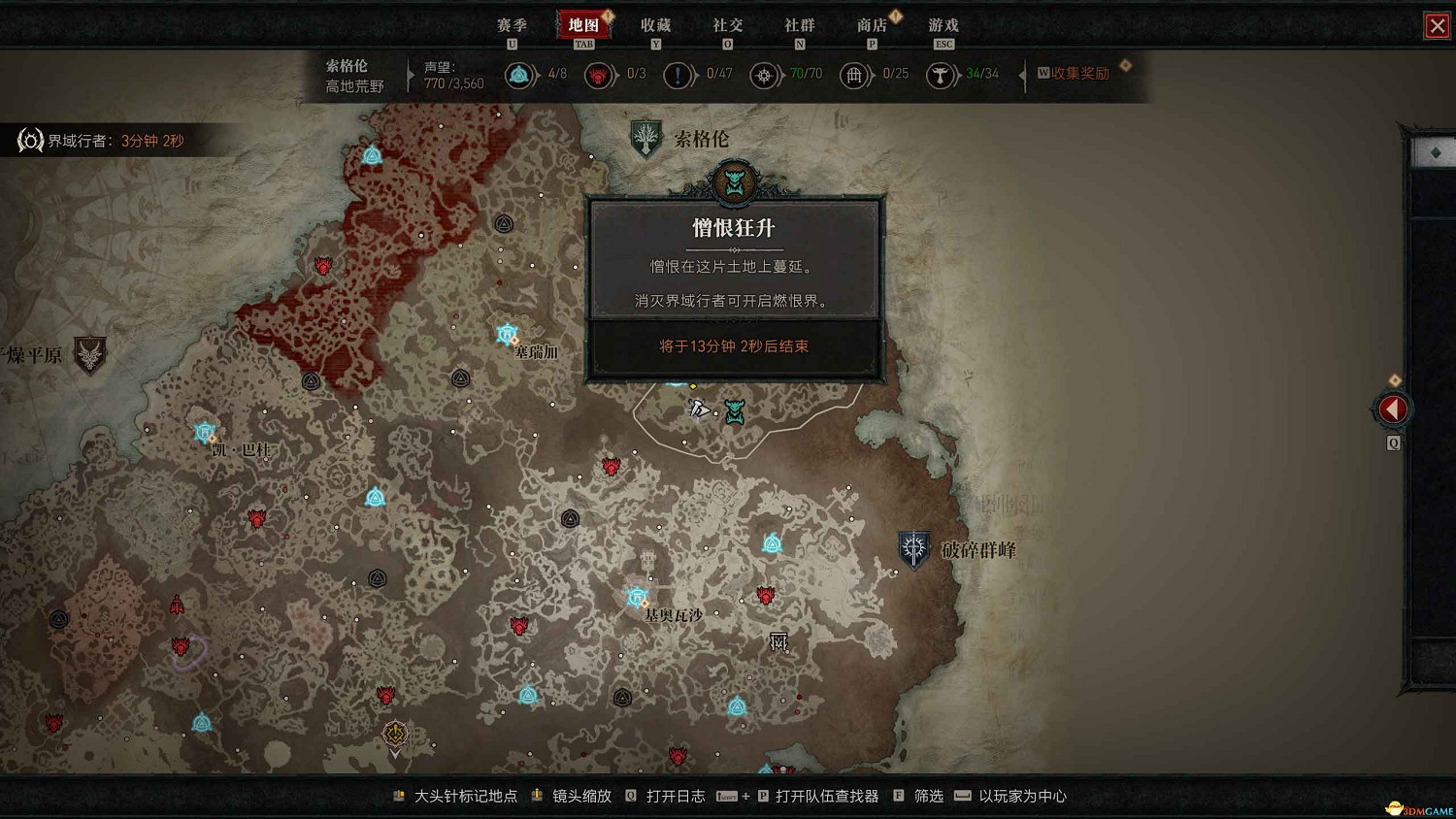Viewport: 1456px width, 819px height.
Task: Switch to the 收藏 tab
Action: click(x=656, y=25)
